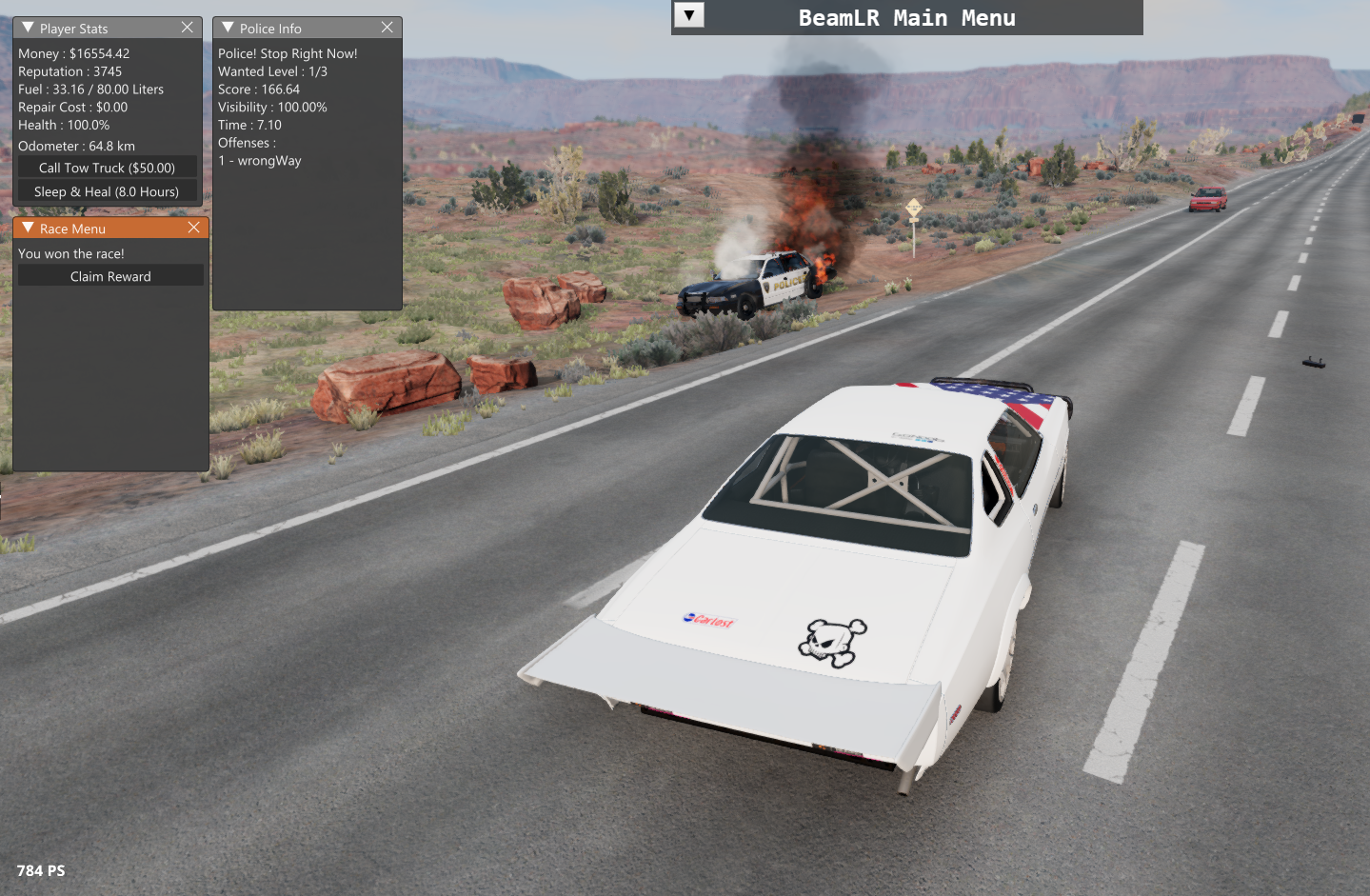This screenshot has width=1370, height=896.
Task: Close the Race Menu window
Action: point(194,228)
